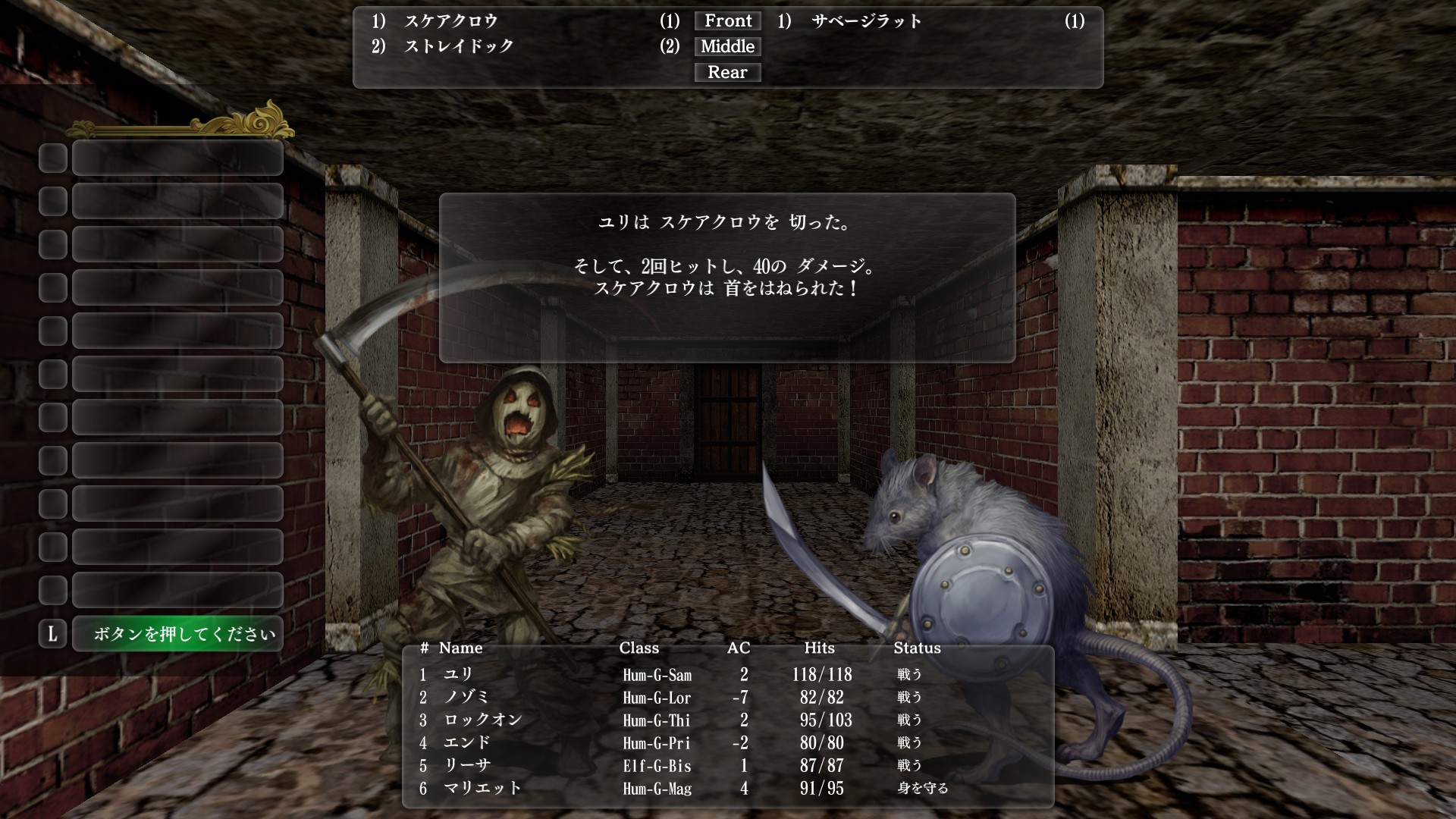The image size is (1456, 819).
Task: Select the Rear rank indicator
Action: [726, 72]
